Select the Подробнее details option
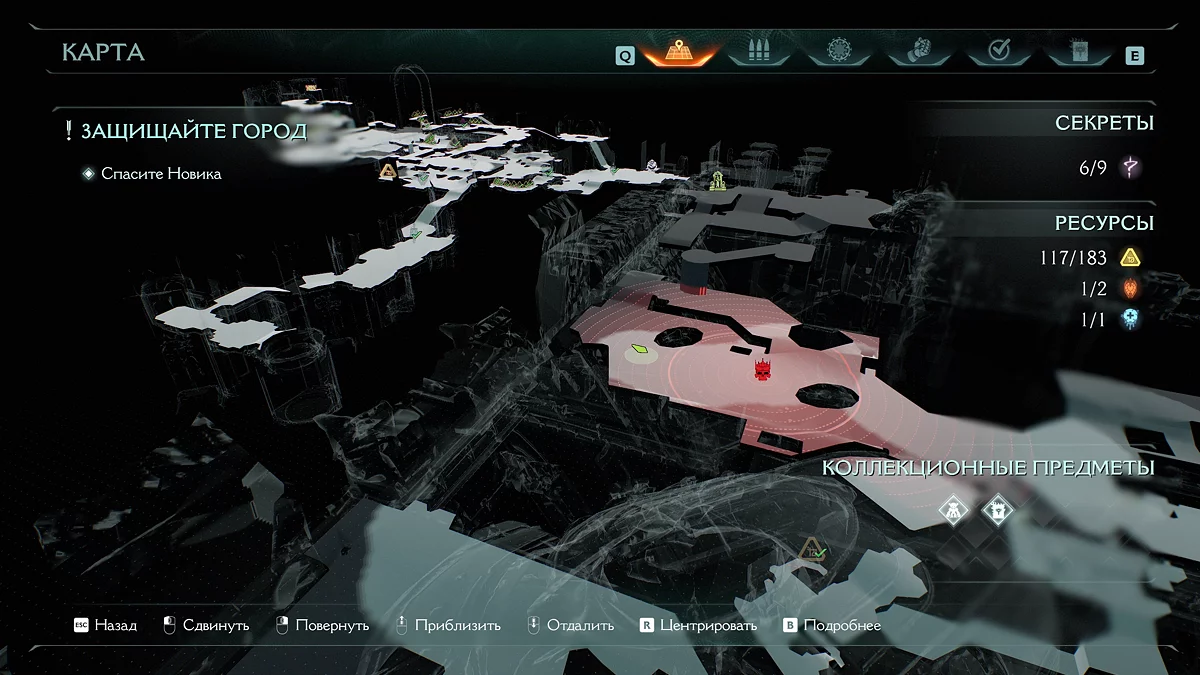The image size is (1200, 675). coord(832,625)
